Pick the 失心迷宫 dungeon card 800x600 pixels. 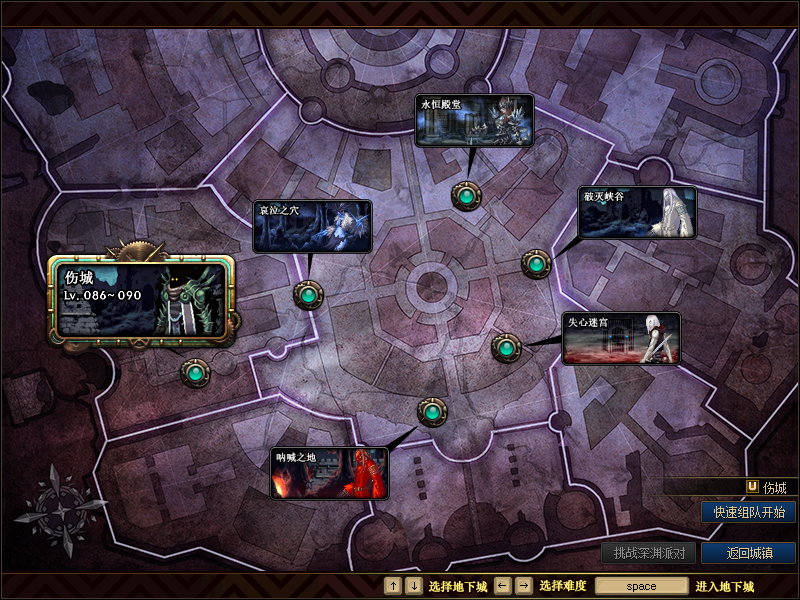tap(621, 339)
